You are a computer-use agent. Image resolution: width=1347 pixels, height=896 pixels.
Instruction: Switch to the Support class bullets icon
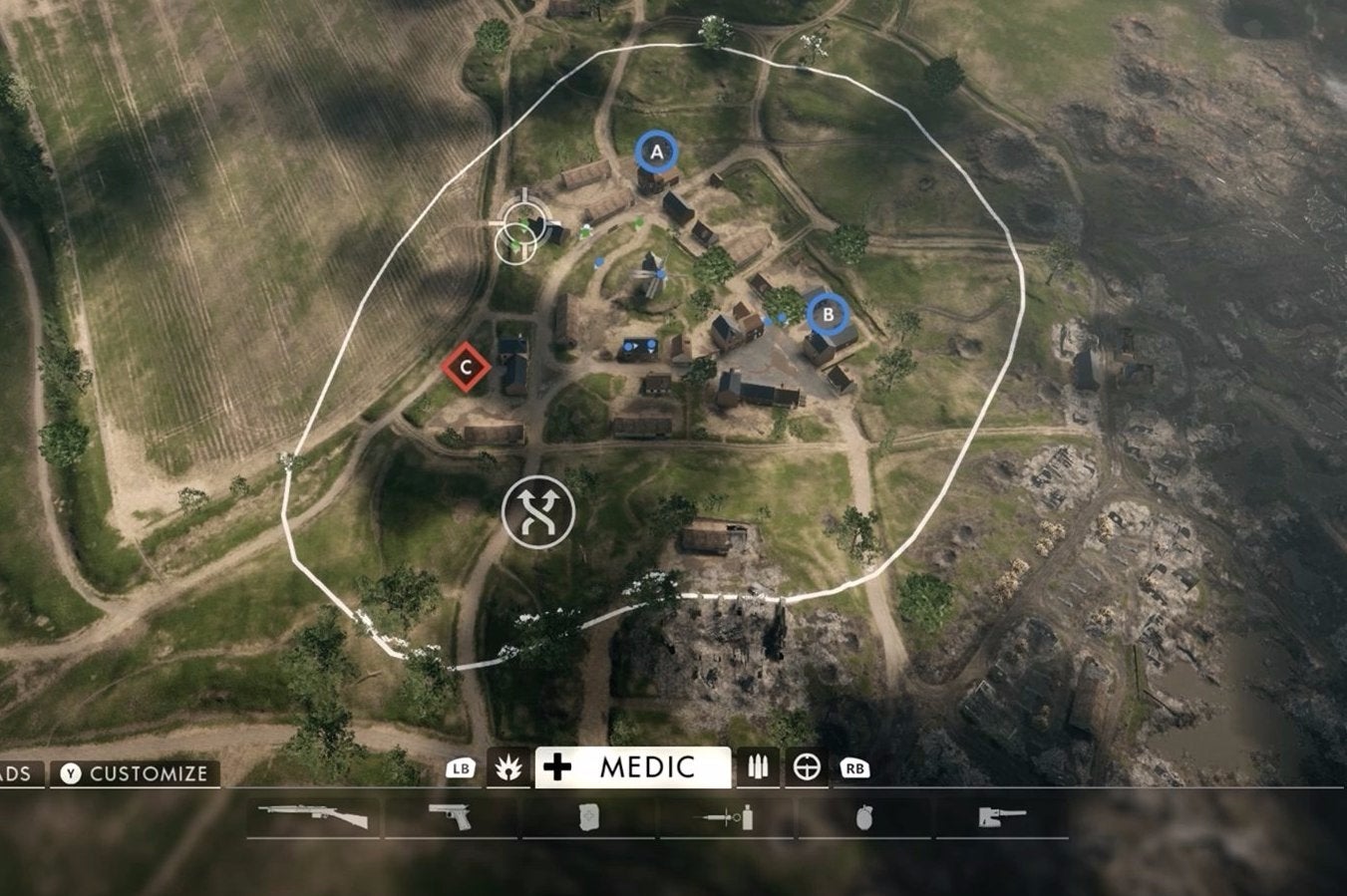[757, 767]
